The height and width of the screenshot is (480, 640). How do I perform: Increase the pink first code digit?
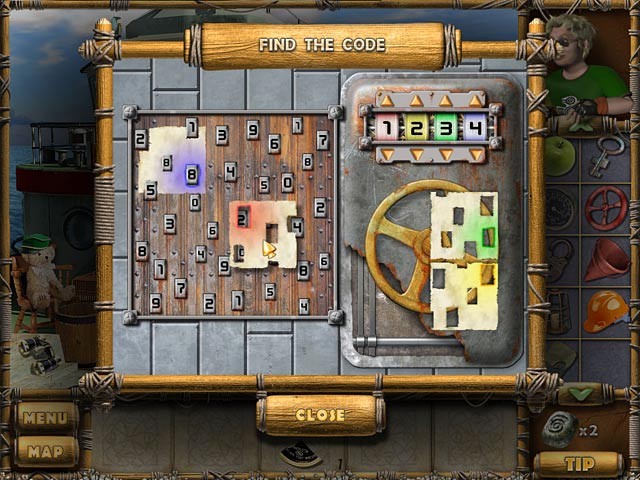tap(387, 101)
